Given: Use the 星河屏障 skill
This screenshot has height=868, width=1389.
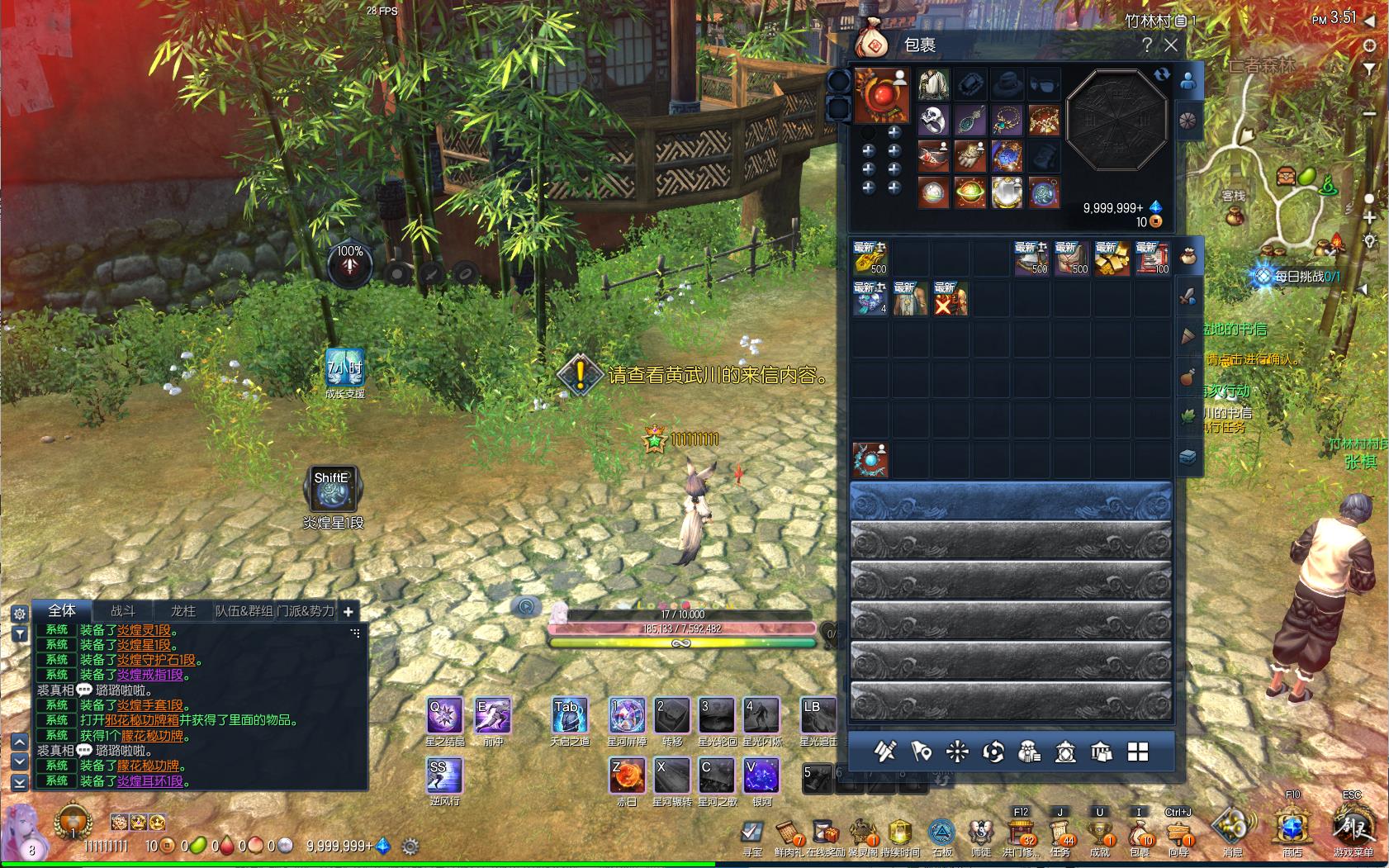Looking at the screenshot, I should point(627,716).
